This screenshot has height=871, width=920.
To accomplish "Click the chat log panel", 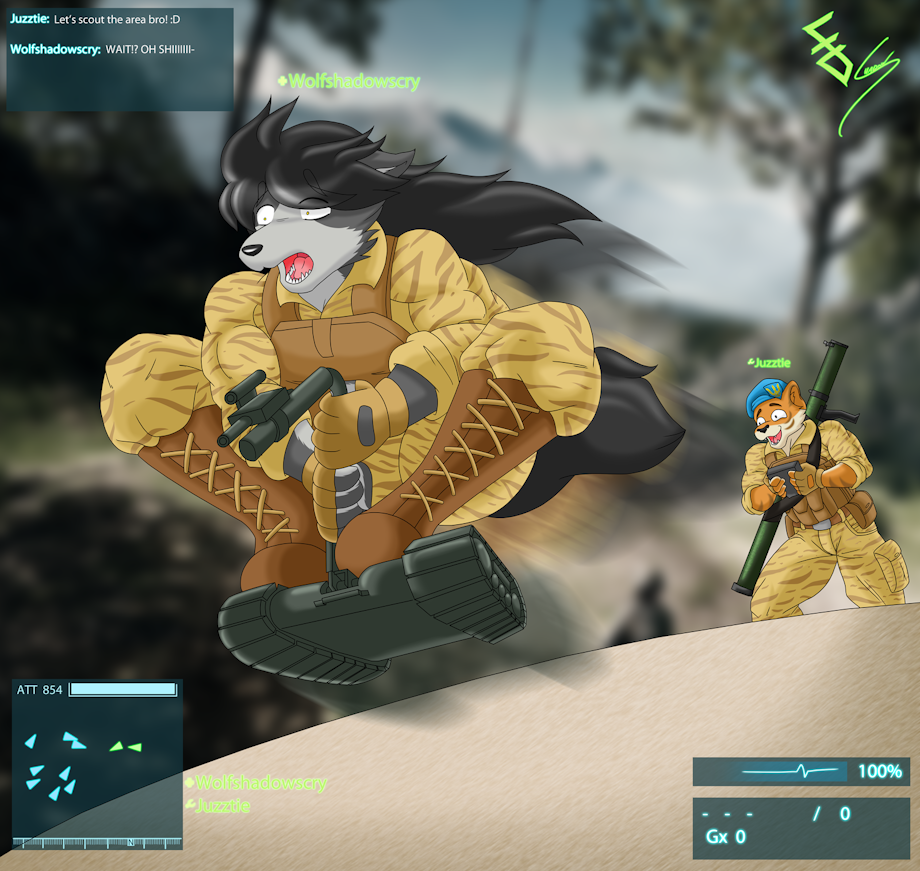I will click(x=119, y=59).
